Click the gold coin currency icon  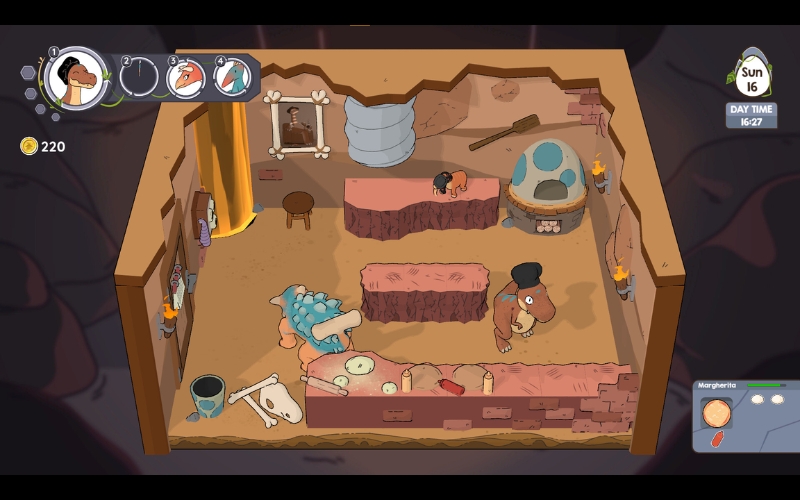point(29,147)
